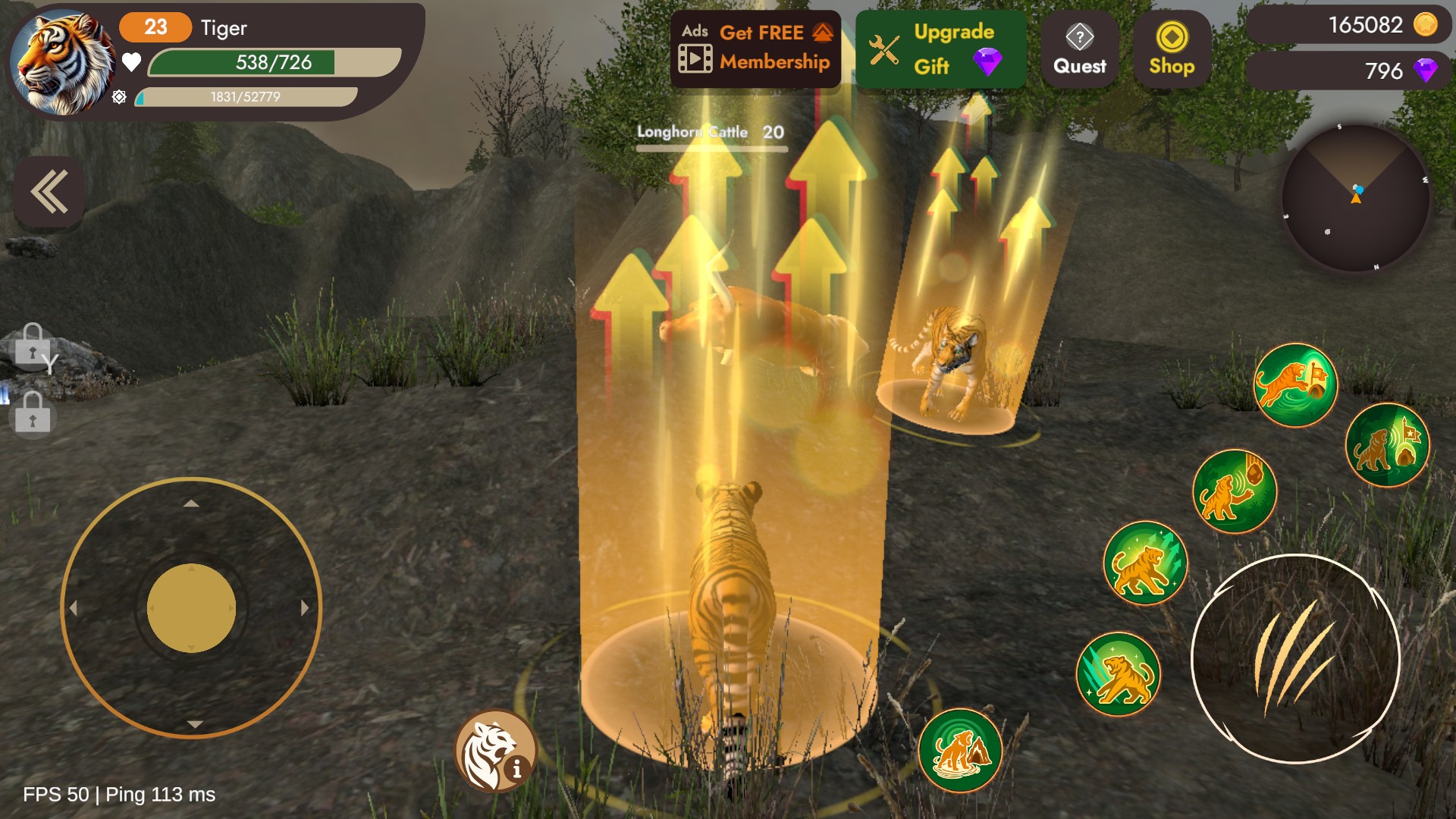Open the Upgrade Gift panel
Image resolution: width=1456 pixels, height=819 pixels.
pyautogui.click(x=940, y=49)
